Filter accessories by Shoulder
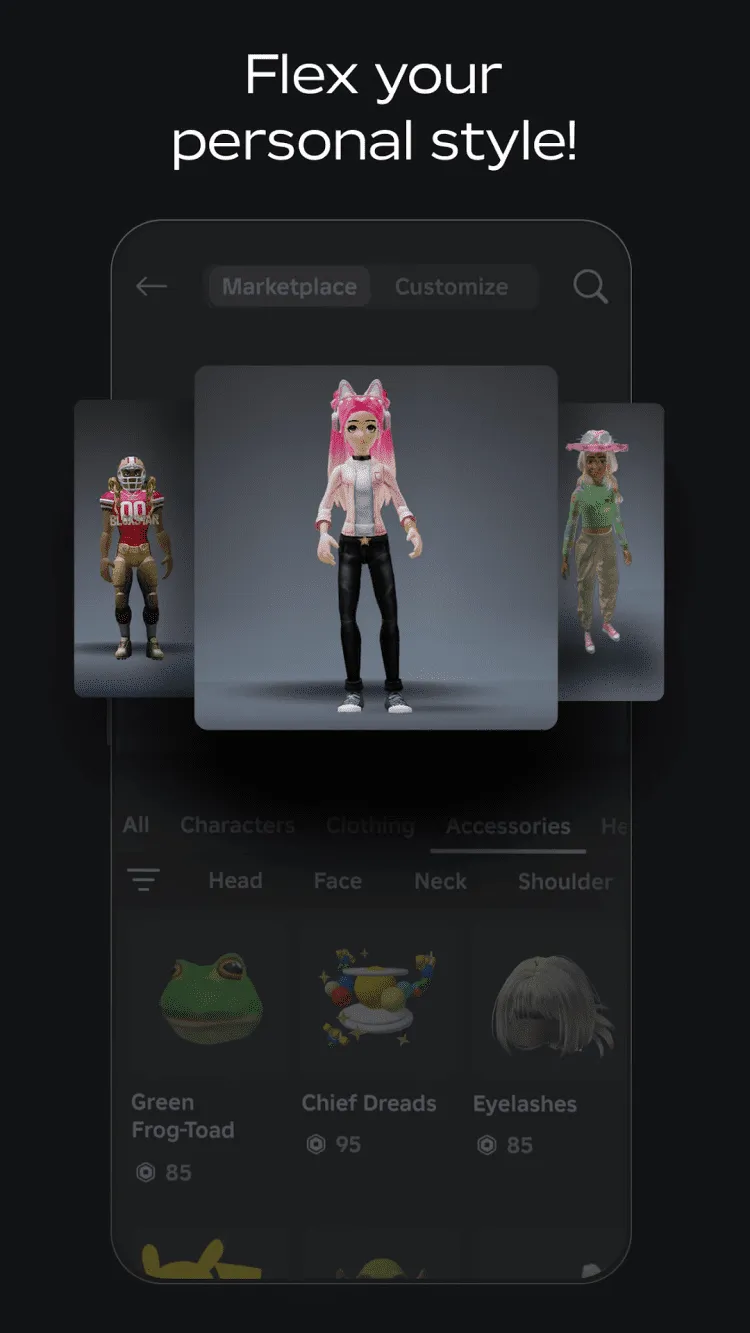750x1333 pixels. (565, 881)
